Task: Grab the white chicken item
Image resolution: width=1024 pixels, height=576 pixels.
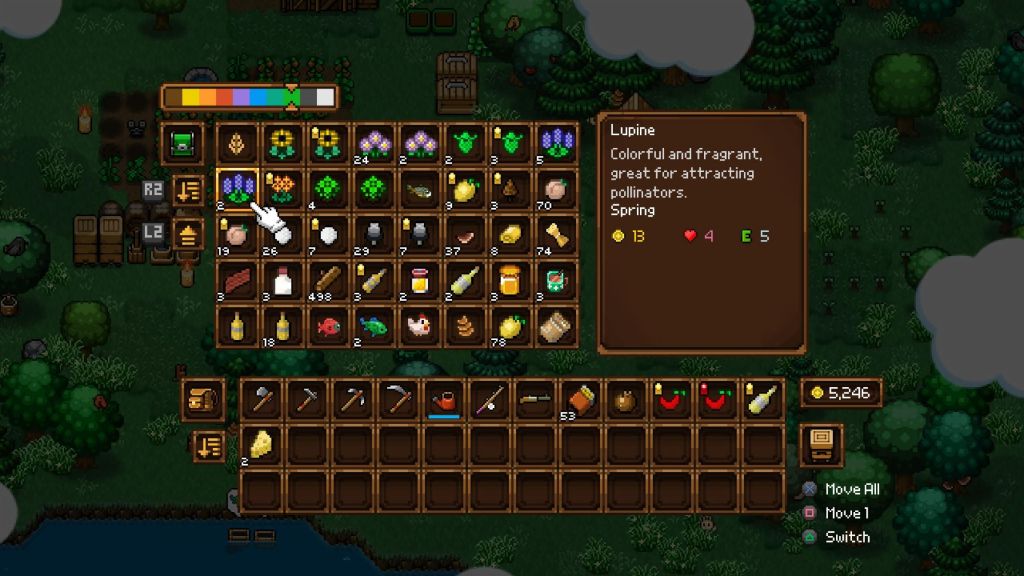Action: (x=419, y=327)
